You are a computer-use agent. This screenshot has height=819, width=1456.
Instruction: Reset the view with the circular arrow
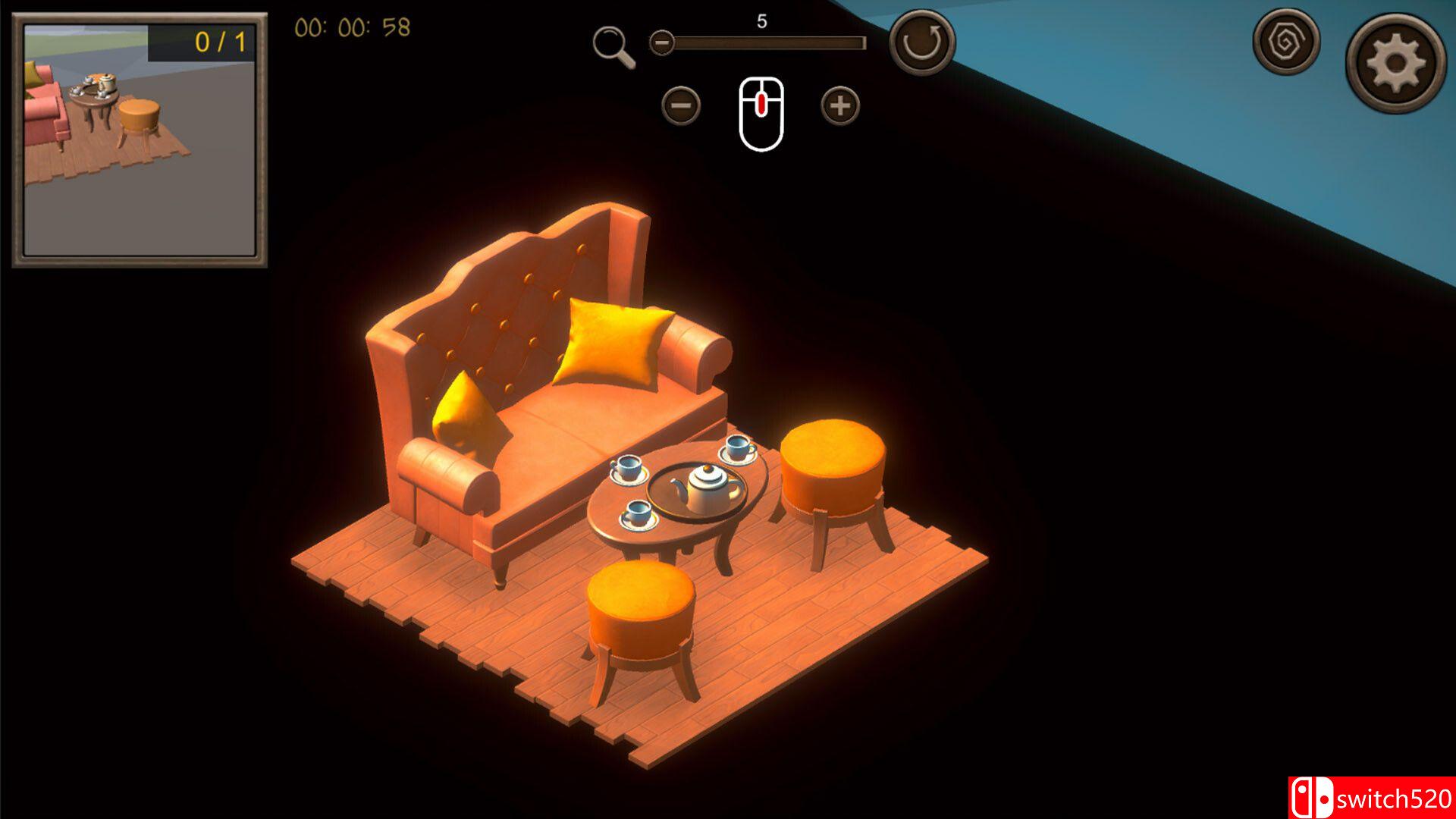[x=921, y=42]
